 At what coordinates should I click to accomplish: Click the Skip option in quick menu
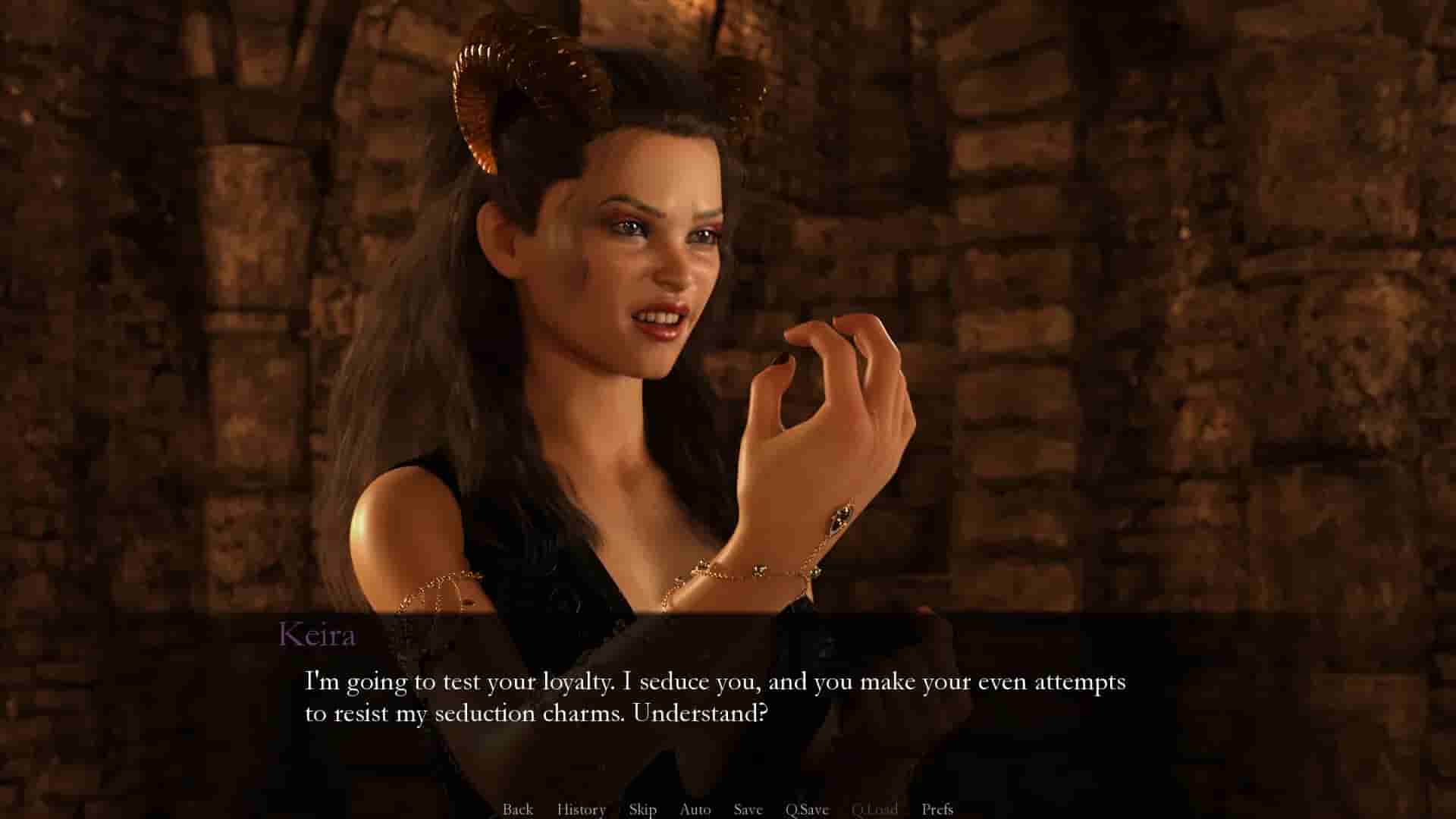[x=642, y=809]
